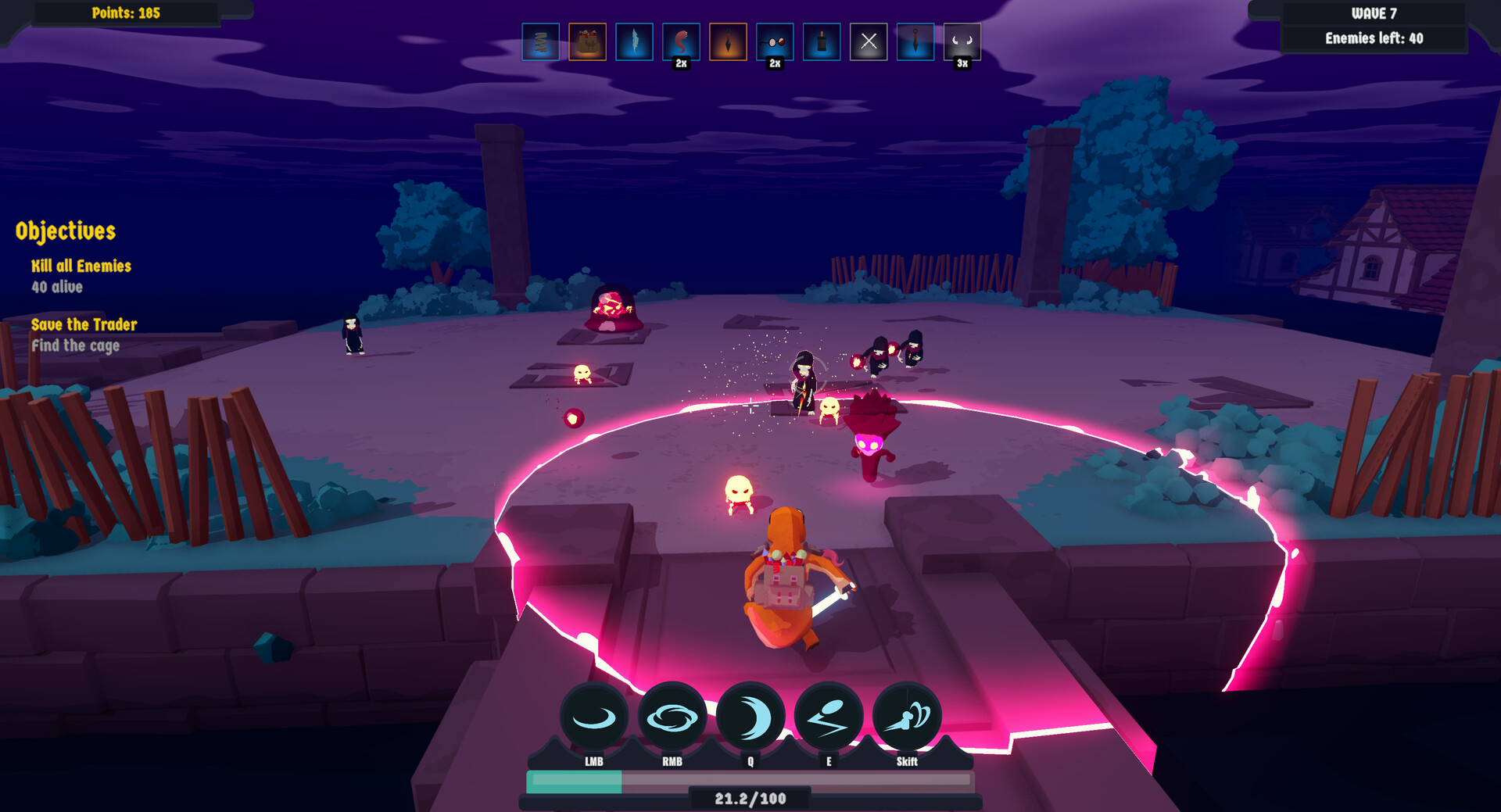Click the blue-bordered kunai item slot
The width and height of the screenshot is (1501, 812).
pyautogui.click(x=916, y=43)
